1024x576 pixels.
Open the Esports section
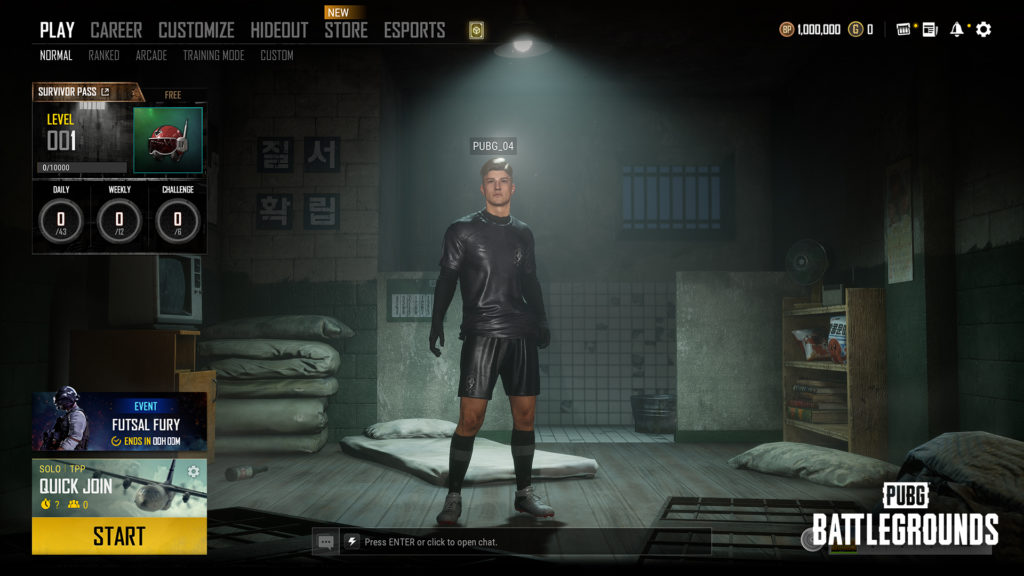416,30
